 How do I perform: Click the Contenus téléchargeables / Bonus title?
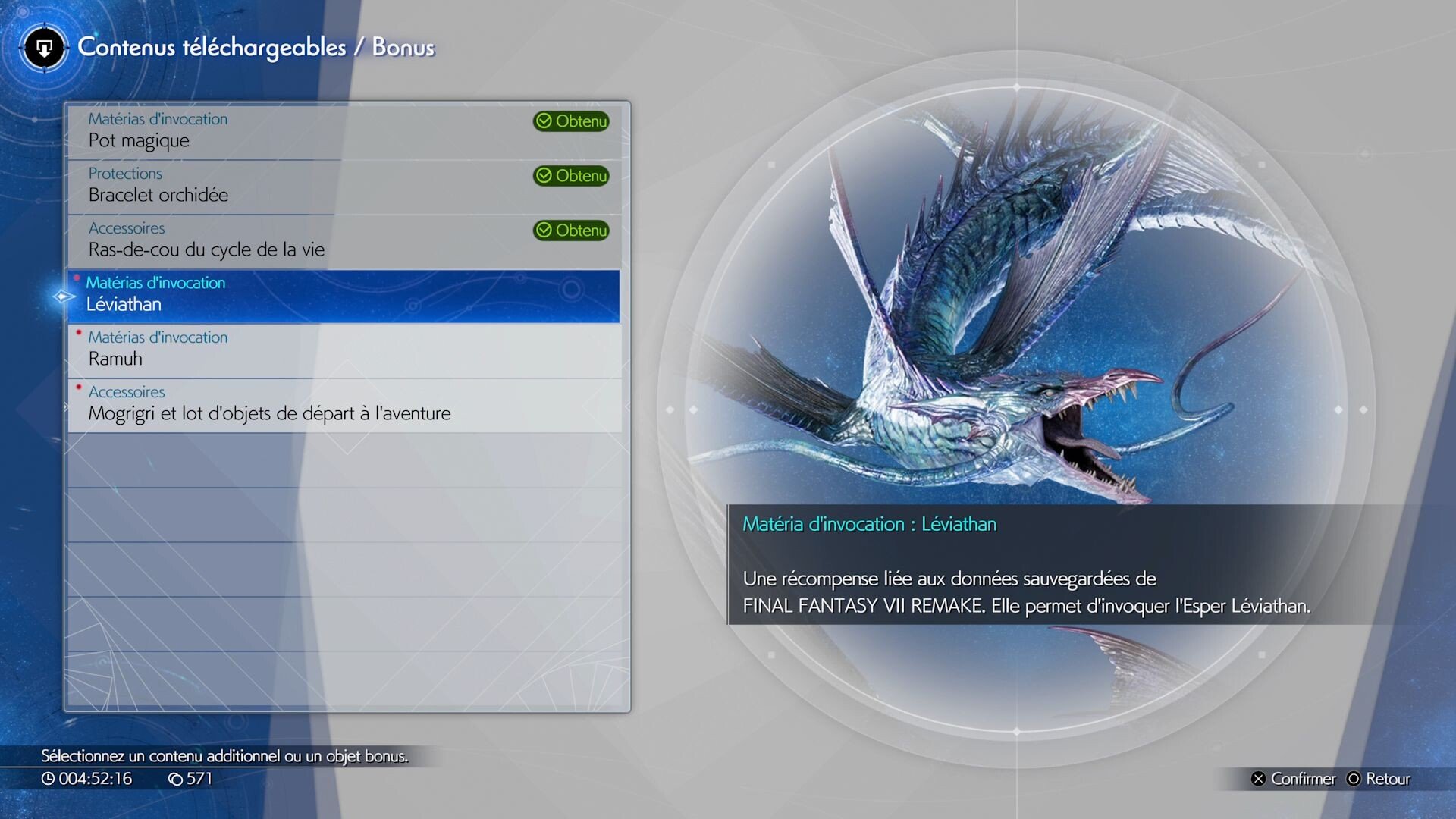[x=258, y=47]
